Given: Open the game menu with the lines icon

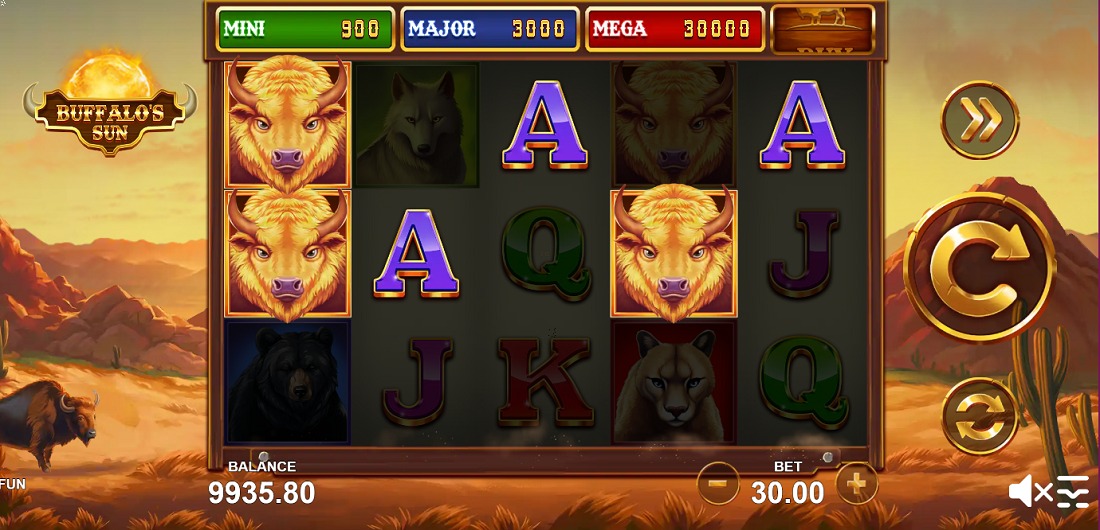Looking at the screenshot, I should coord(1072,491).
